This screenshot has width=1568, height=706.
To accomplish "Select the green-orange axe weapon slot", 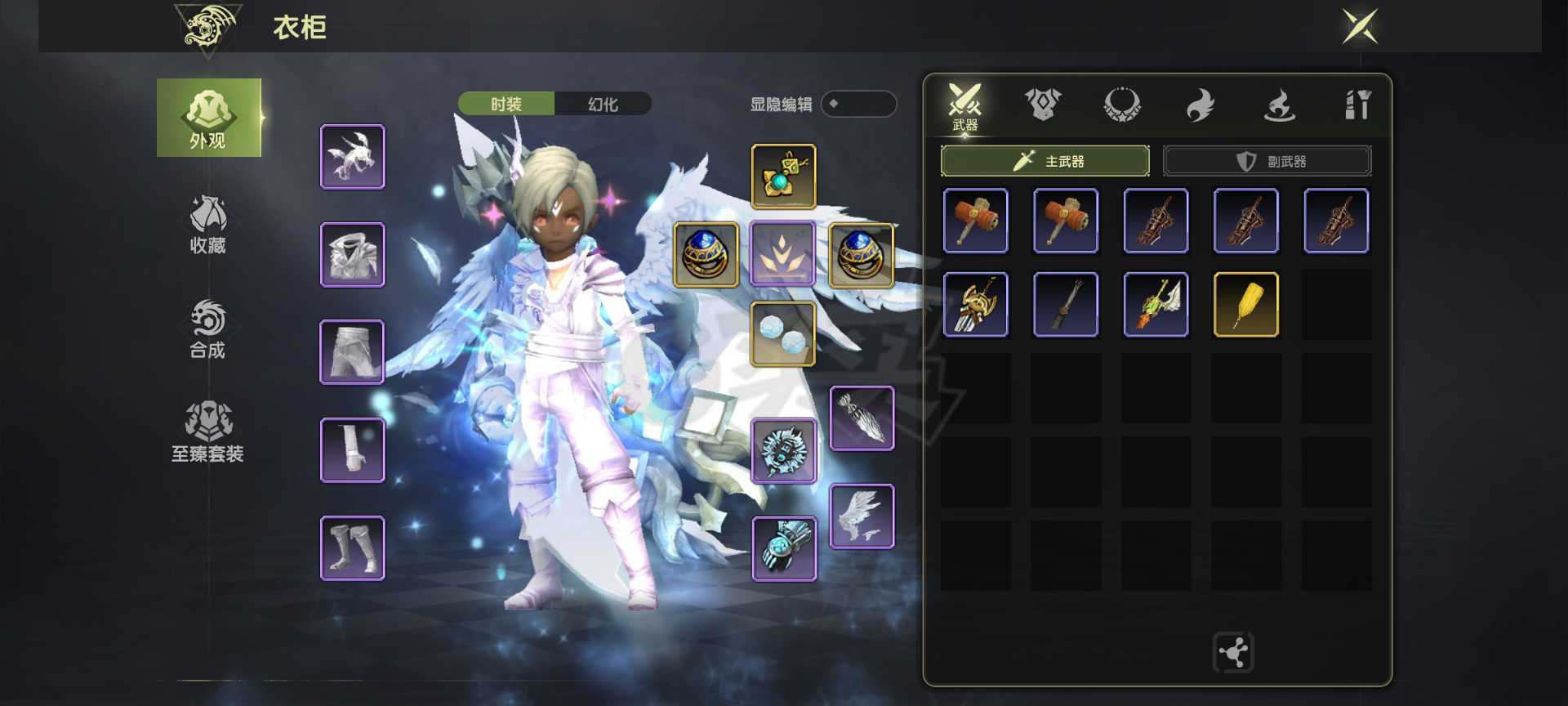I will [1156, 305].
